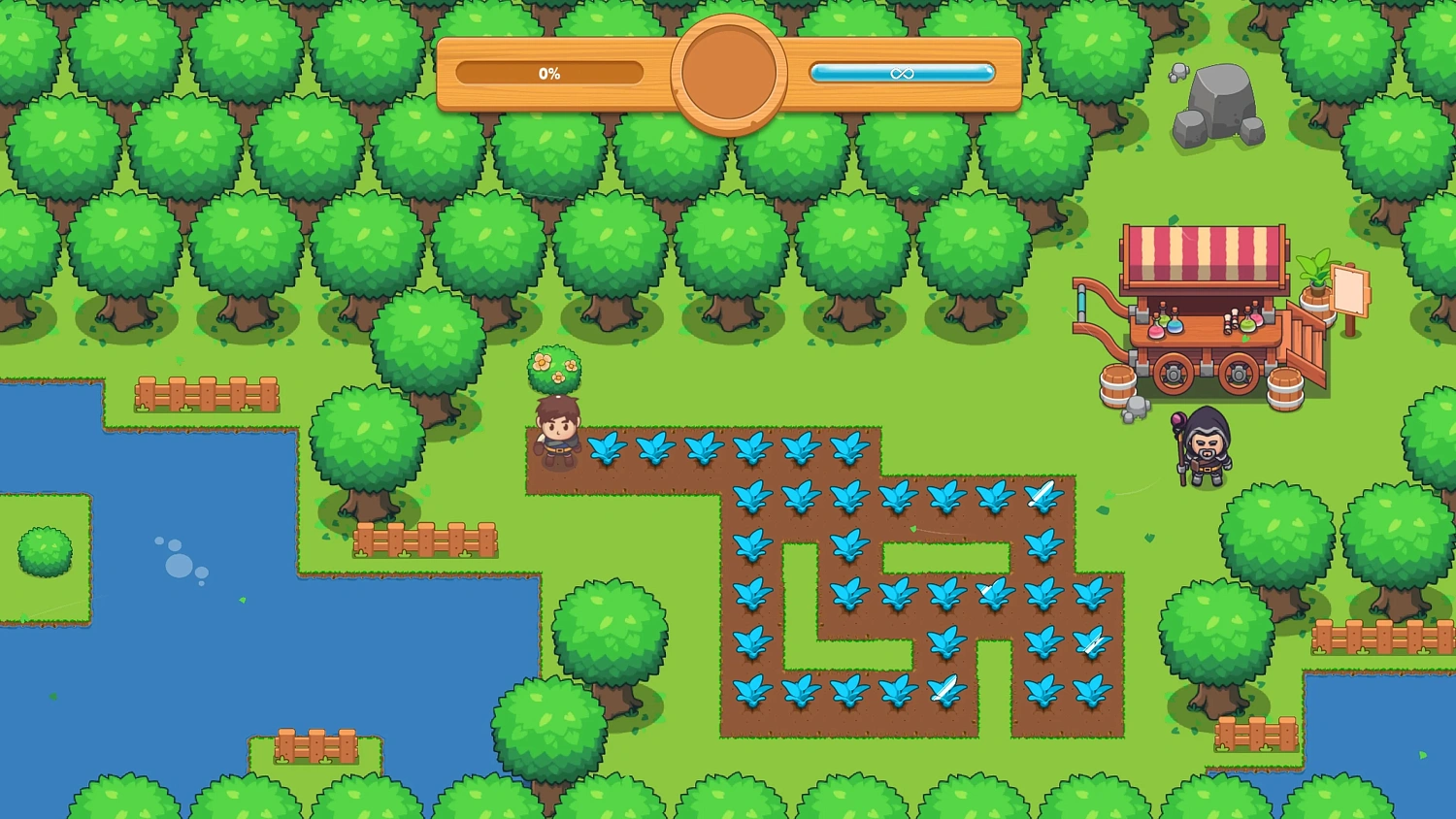
Task: Open the blank wooden signpost by the cart
Action: tap(1349, 291)
